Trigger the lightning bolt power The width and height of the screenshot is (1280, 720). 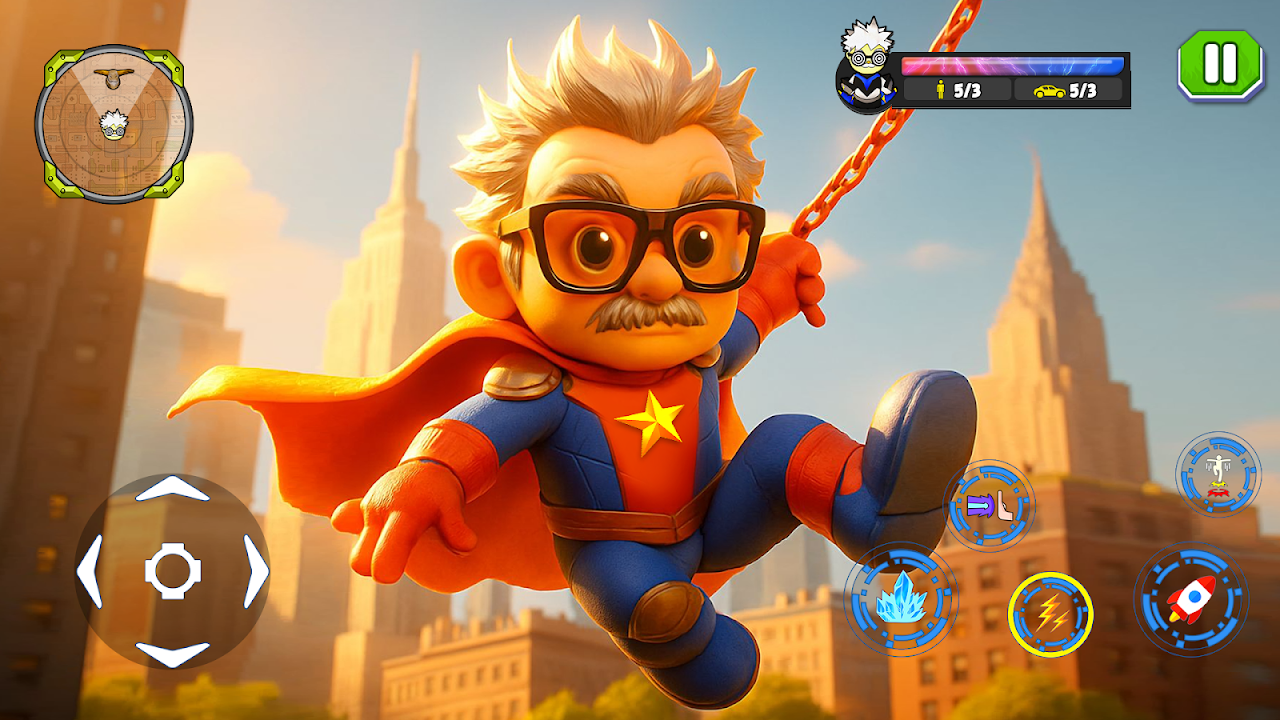1050,614
